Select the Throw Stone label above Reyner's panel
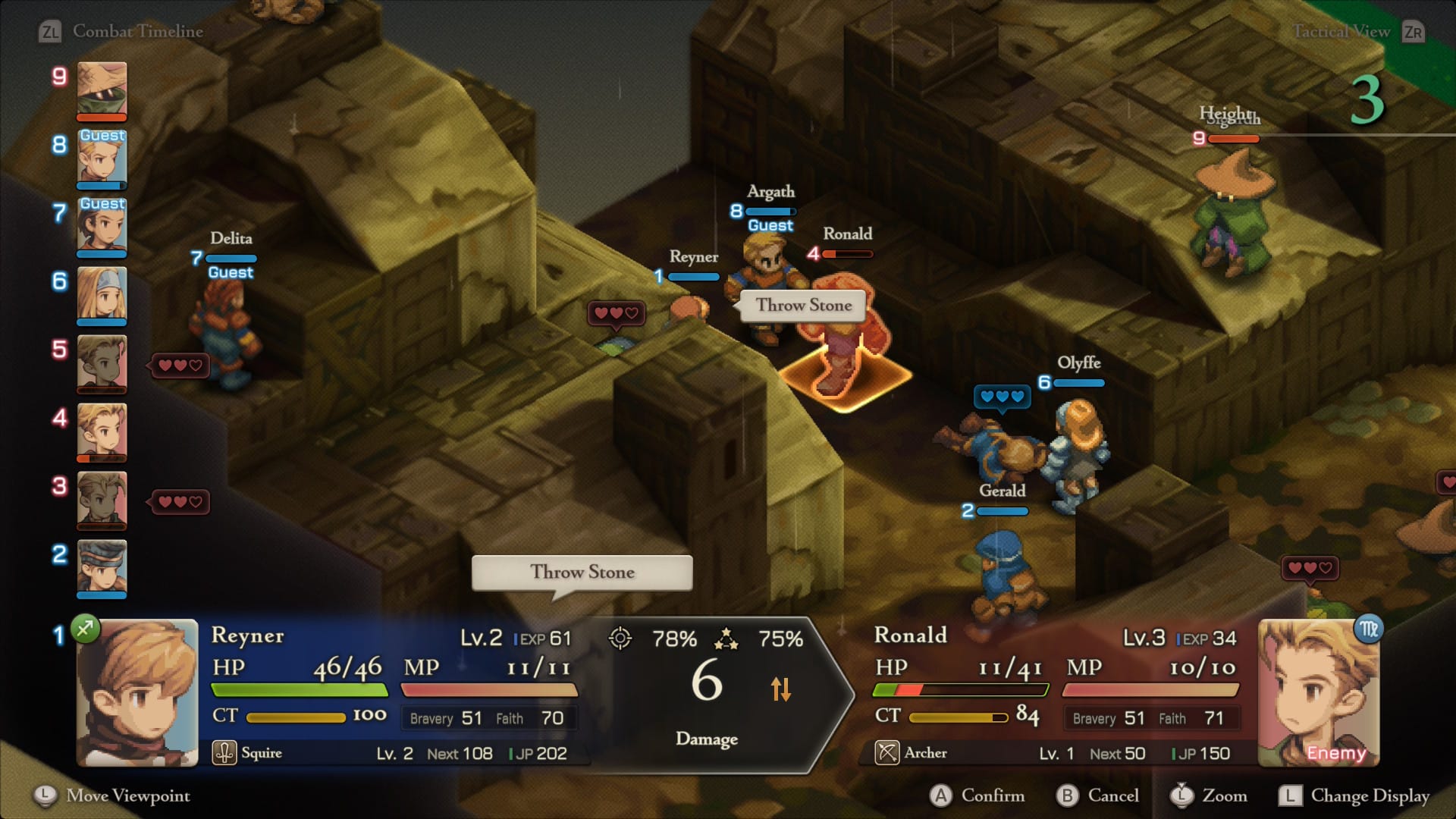 582,573
